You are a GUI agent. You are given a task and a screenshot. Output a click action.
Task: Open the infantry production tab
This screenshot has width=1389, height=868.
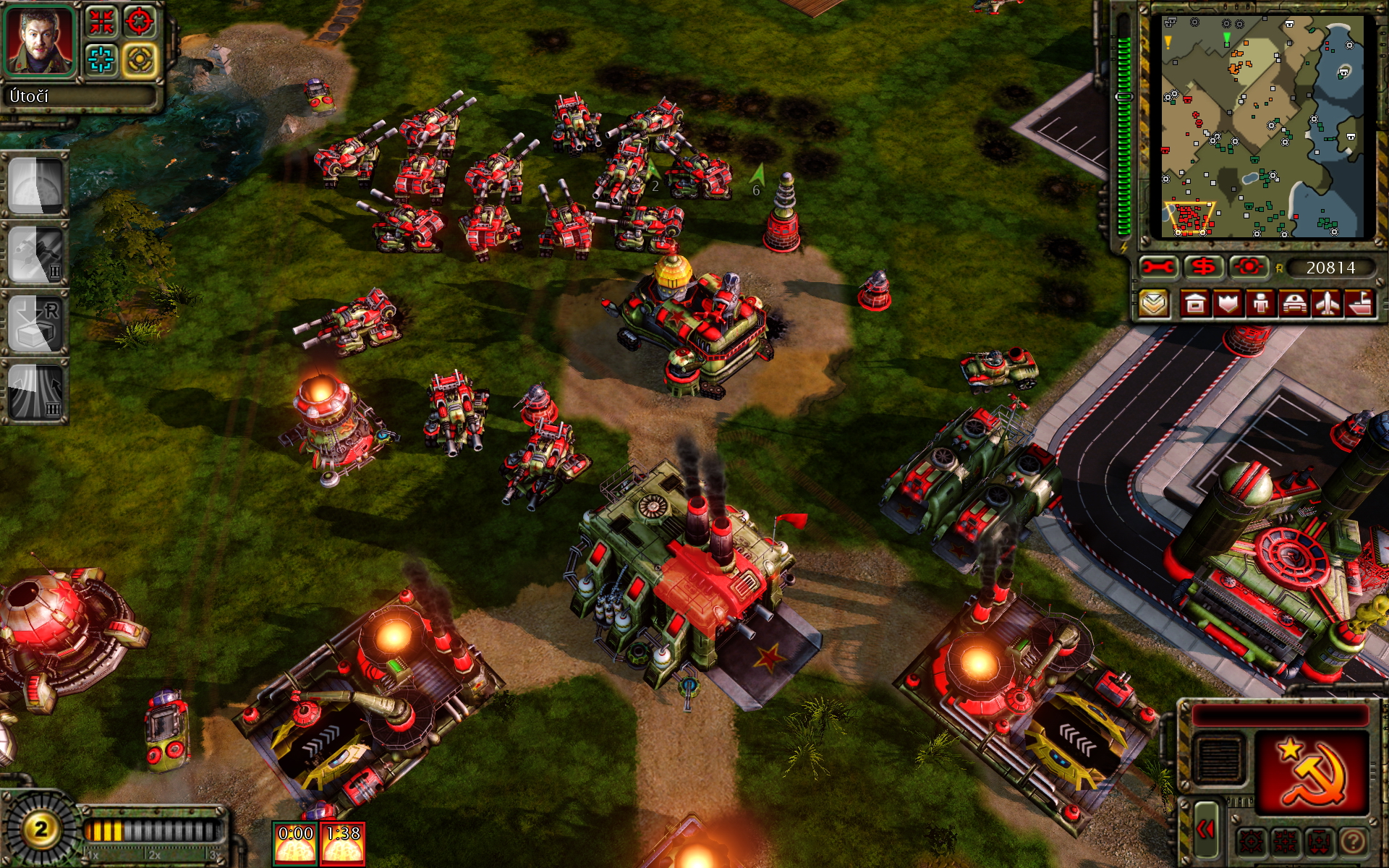click(1260, 304)
